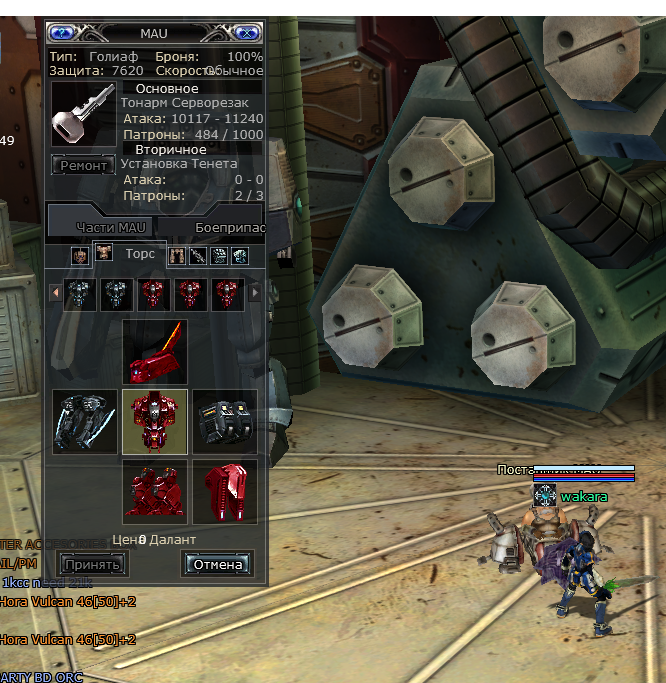Select the red backpack part slot
The width and height of the screenshot is (666, 683).
coord(224,491)
